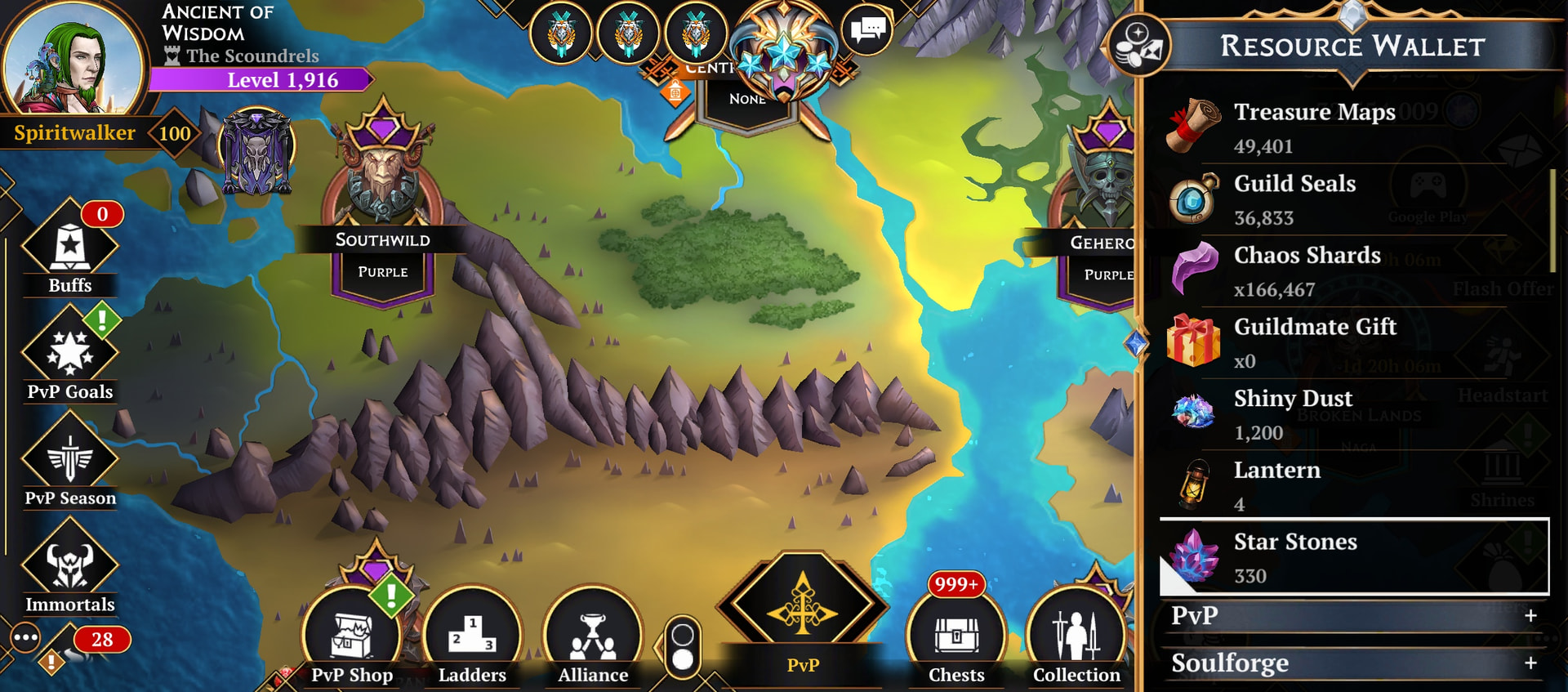1568x692 pixels.
Task: Open the Alliance screen
Action: pyautogui.click(x=593, y=640)
